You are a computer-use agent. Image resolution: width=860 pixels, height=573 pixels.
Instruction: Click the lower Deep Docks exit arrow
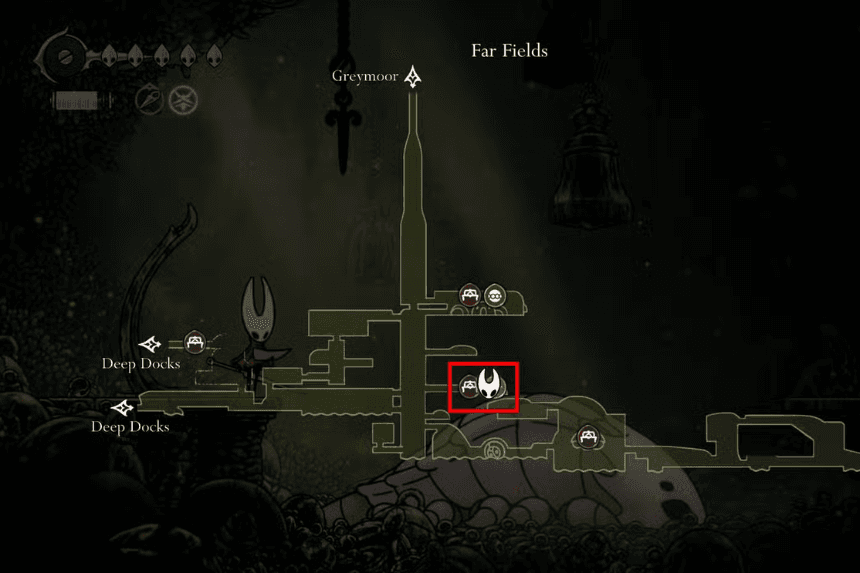[x=124, y=408]
